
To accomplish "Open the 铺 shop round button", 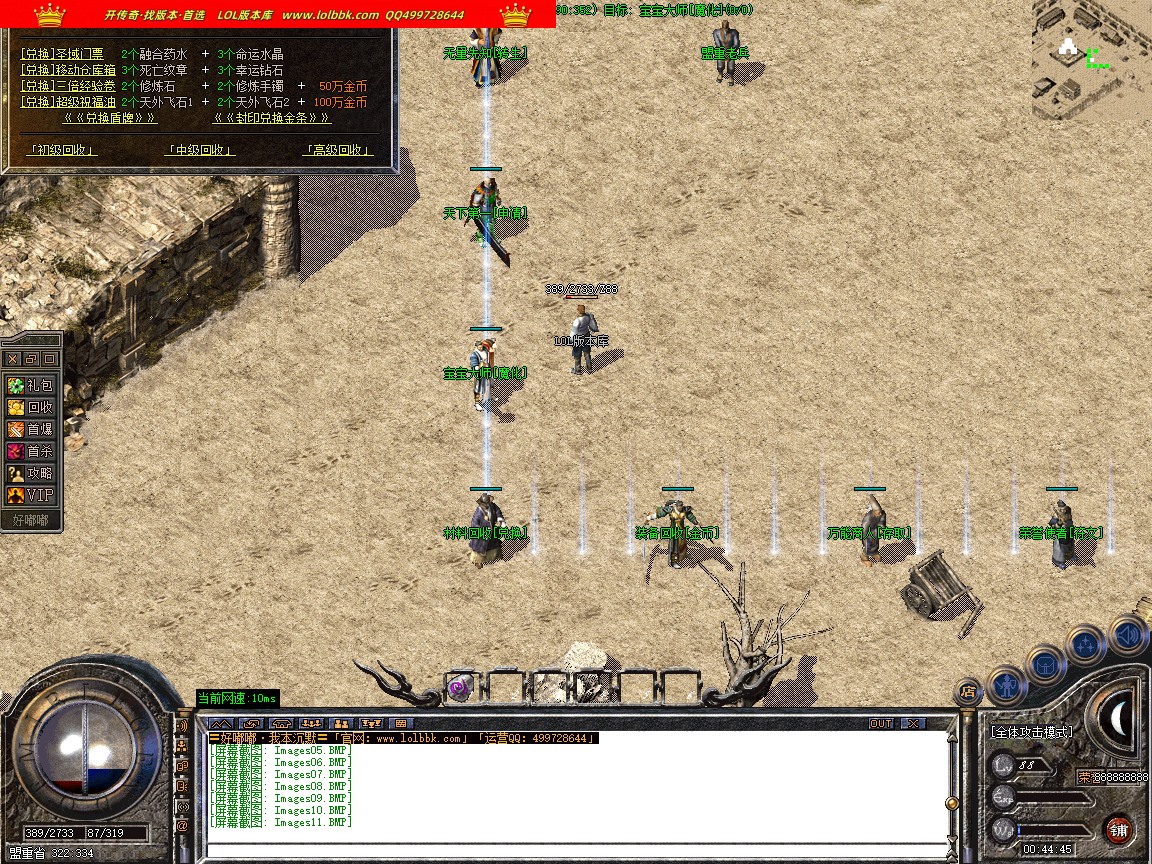I will point(1118,829).
